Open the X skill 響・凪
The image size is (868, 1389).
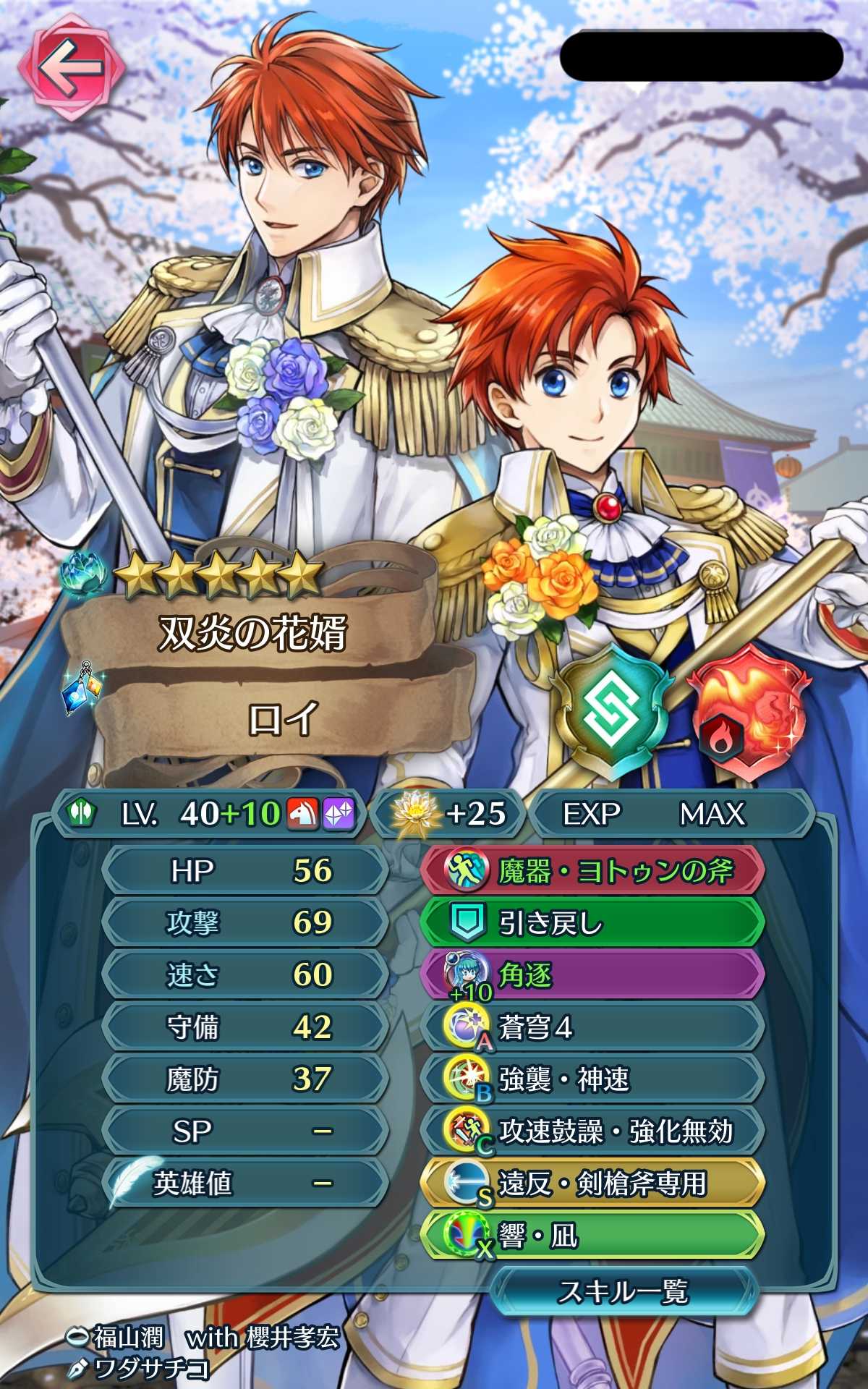pos(592,1236)
